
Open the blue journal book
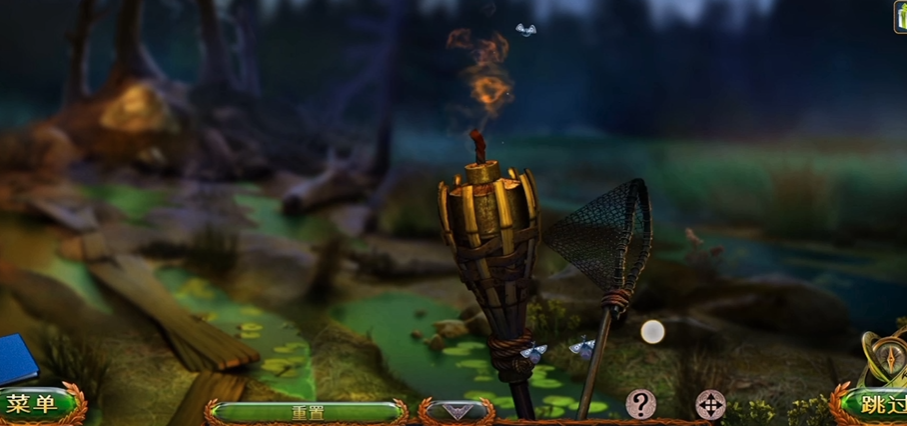(x=17, y=359)
